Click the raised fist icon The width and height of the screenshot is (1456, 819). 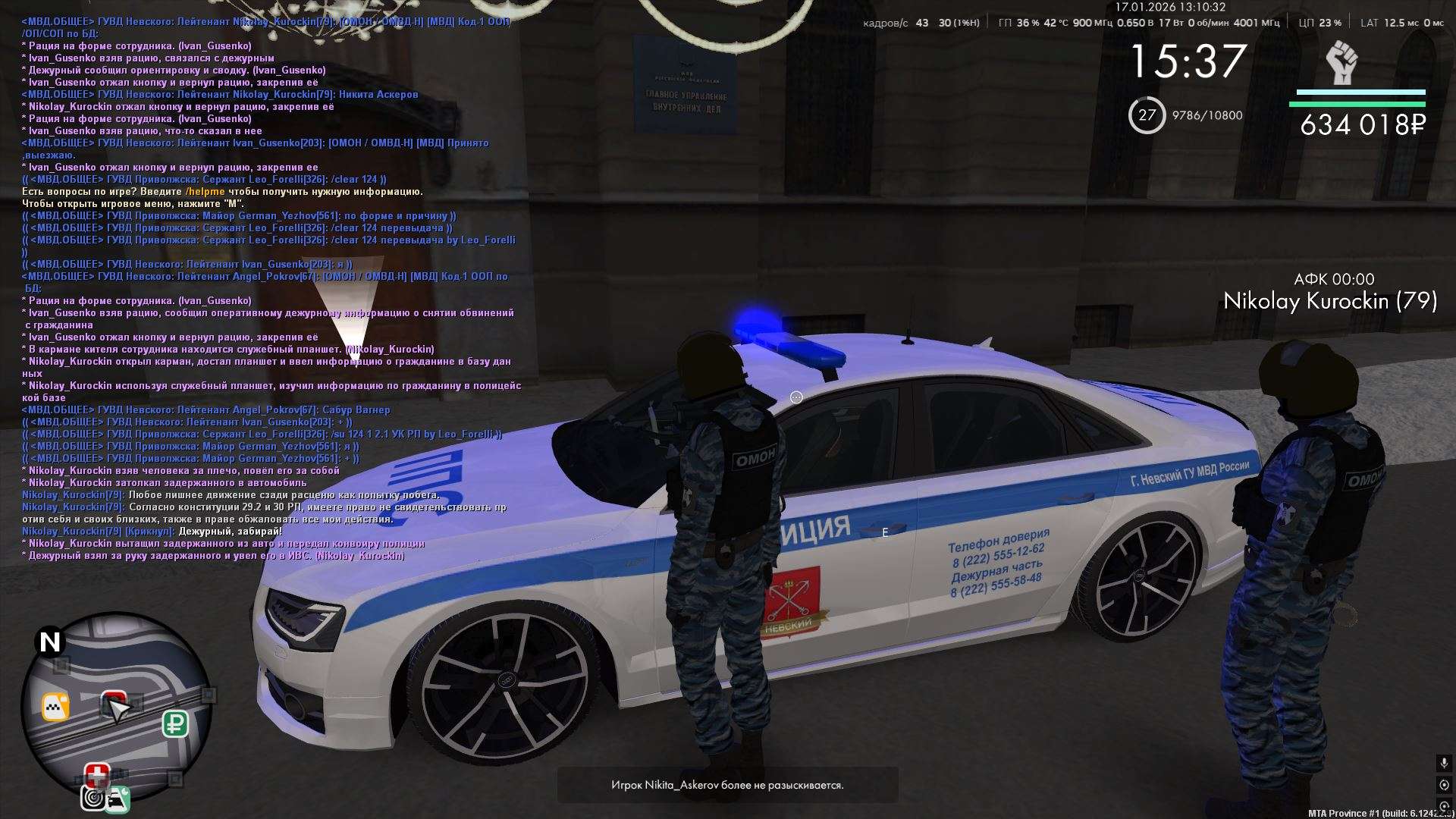point(1341,63)
